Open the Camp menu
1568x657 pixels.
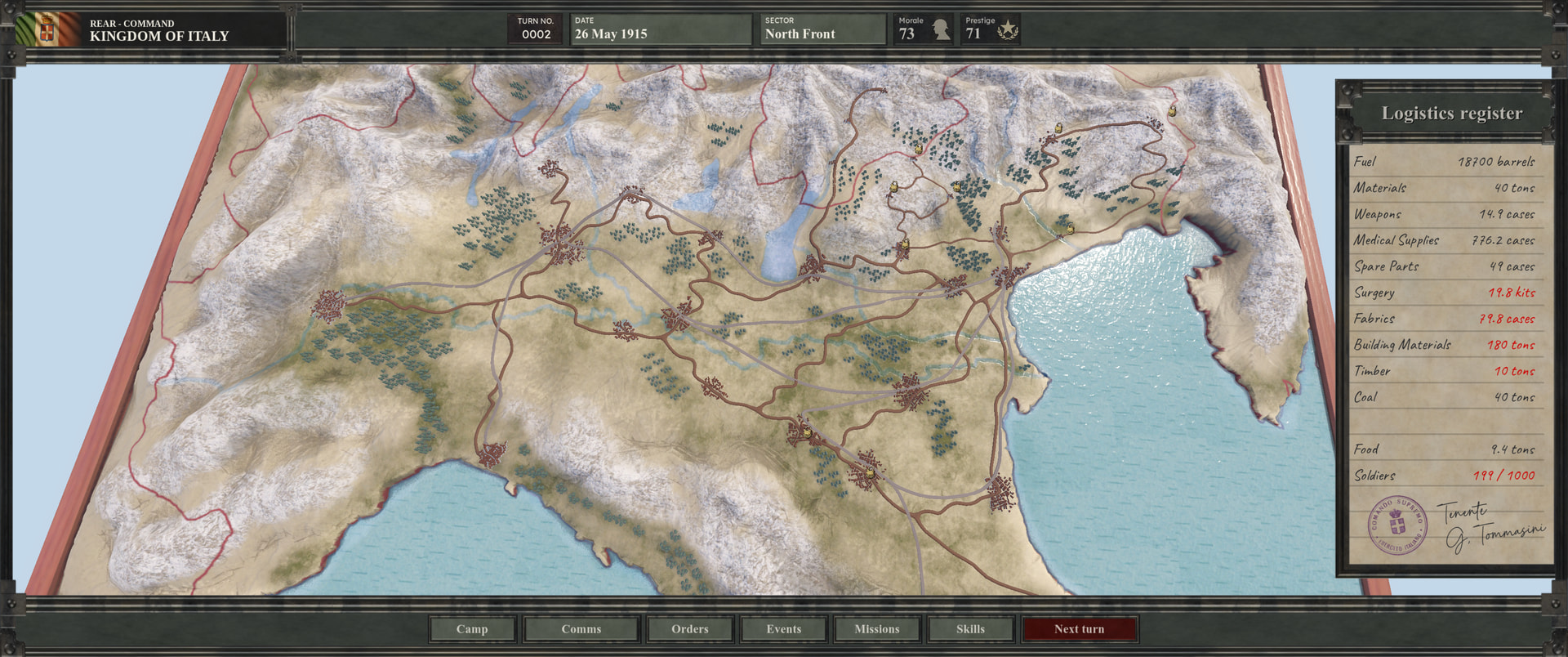[472, 628]
